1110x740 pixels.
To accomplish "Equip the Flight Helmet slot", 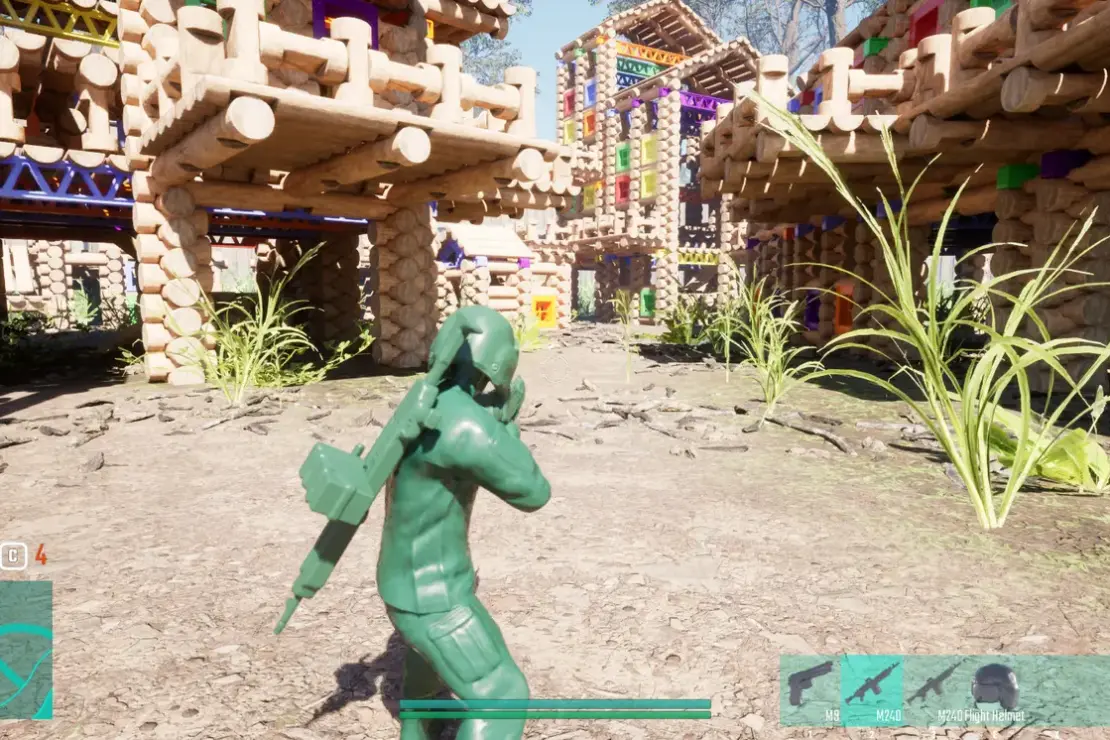I will coord(995,688).
